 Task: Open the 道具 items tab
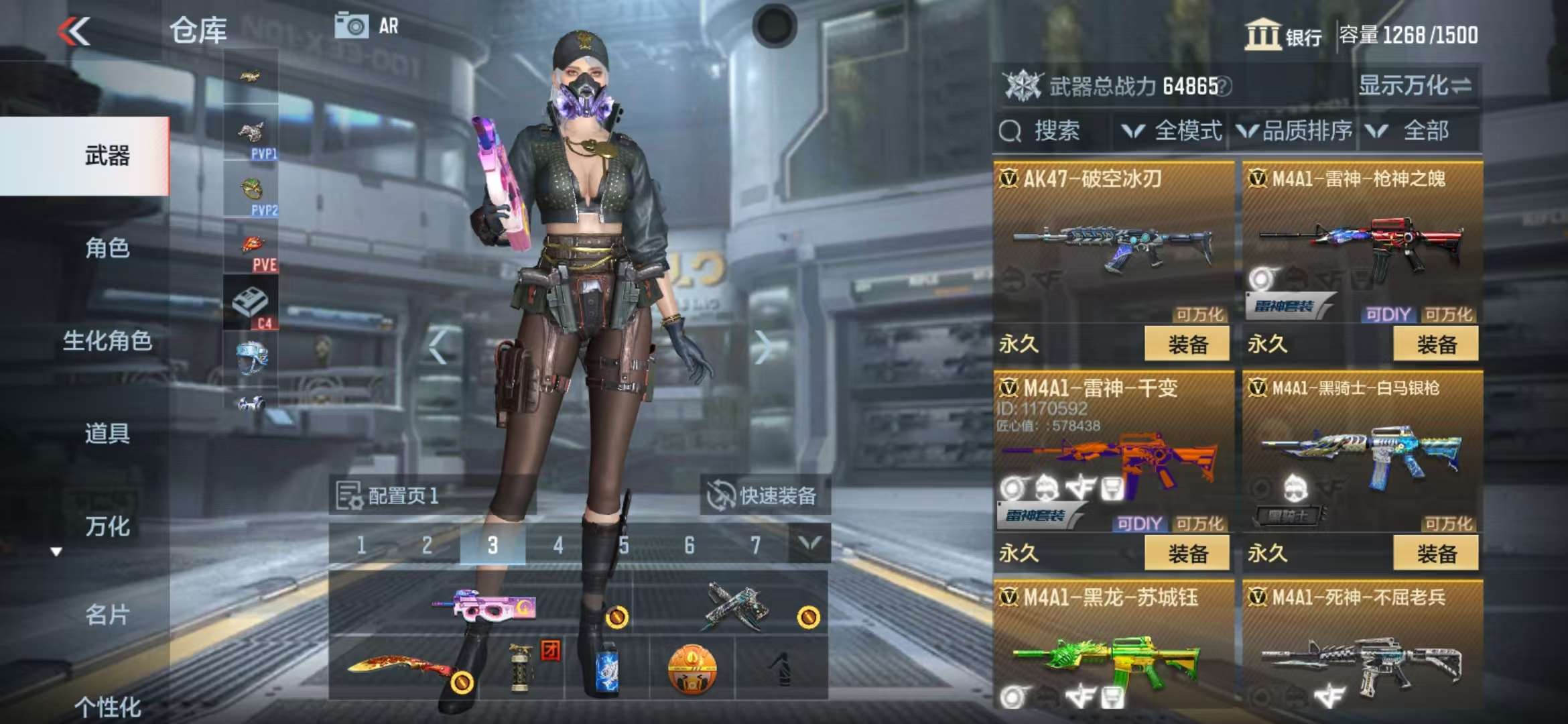[107, 433]
